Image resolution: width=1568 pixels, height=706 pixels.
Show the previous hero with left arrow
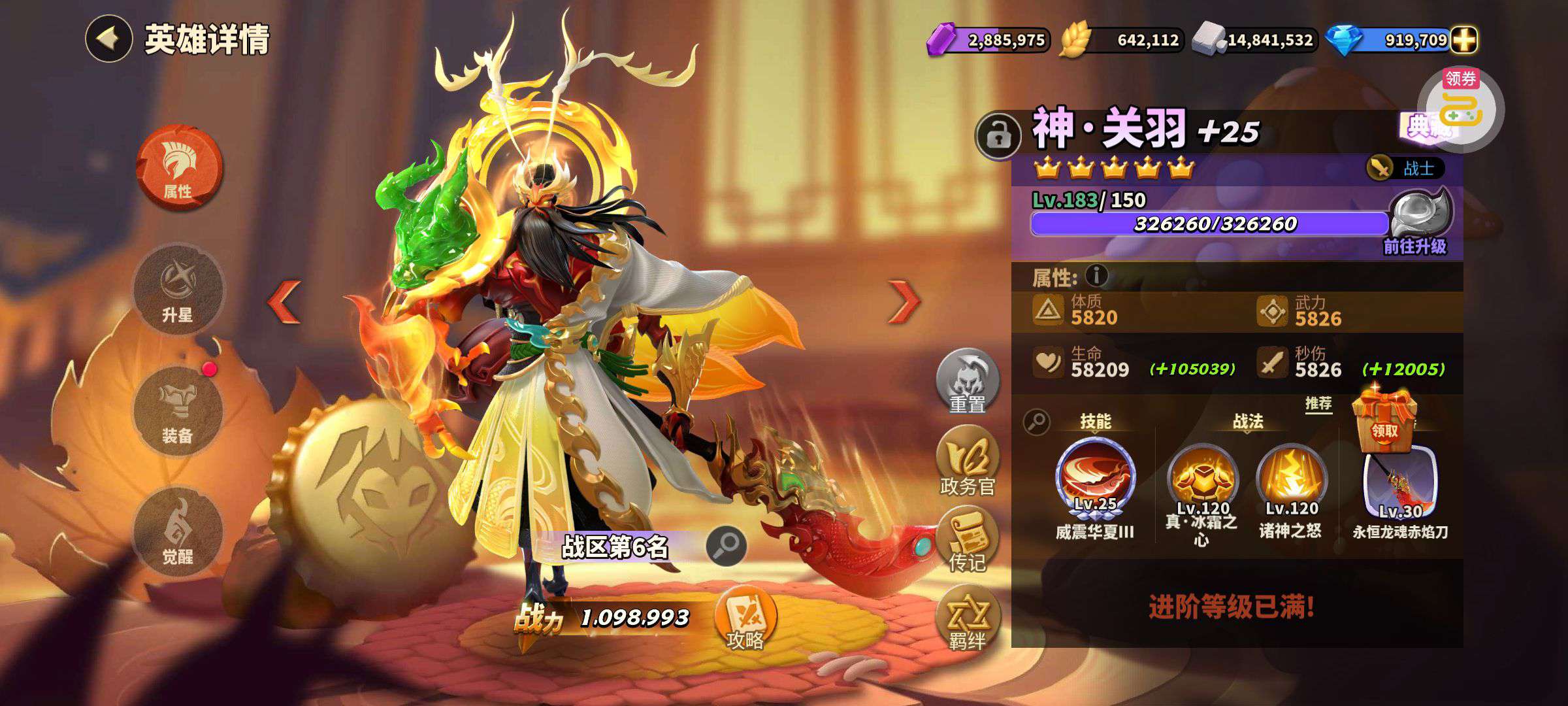pos(285,301)
